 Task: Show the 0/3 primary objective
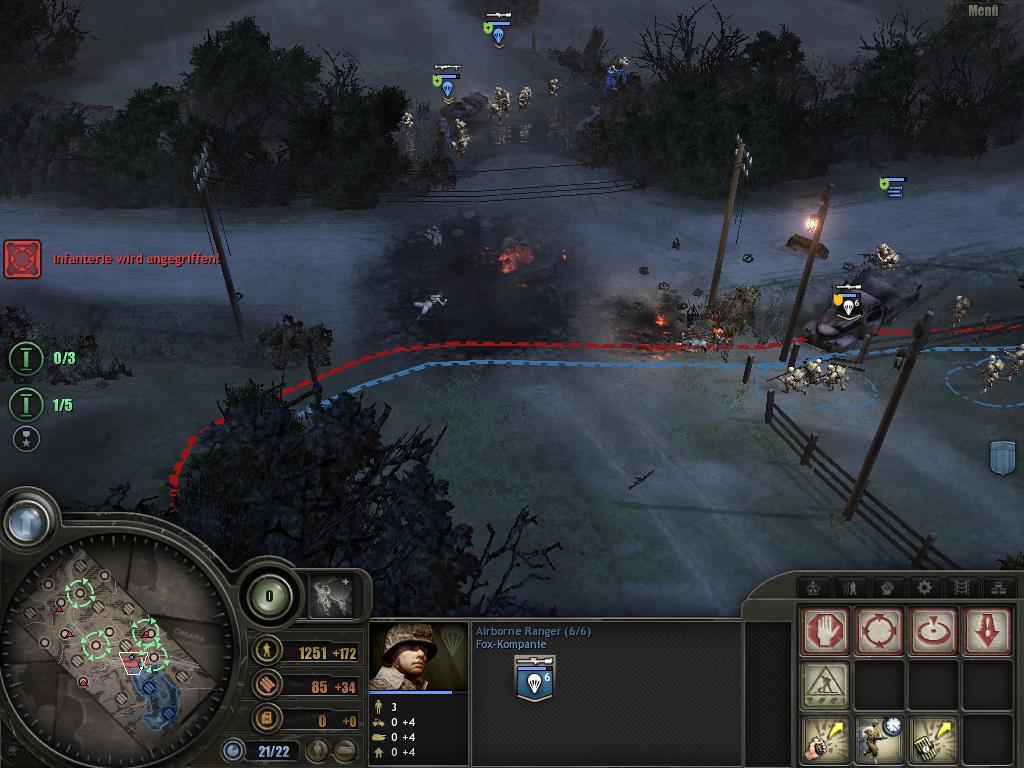tap(26, 358)
